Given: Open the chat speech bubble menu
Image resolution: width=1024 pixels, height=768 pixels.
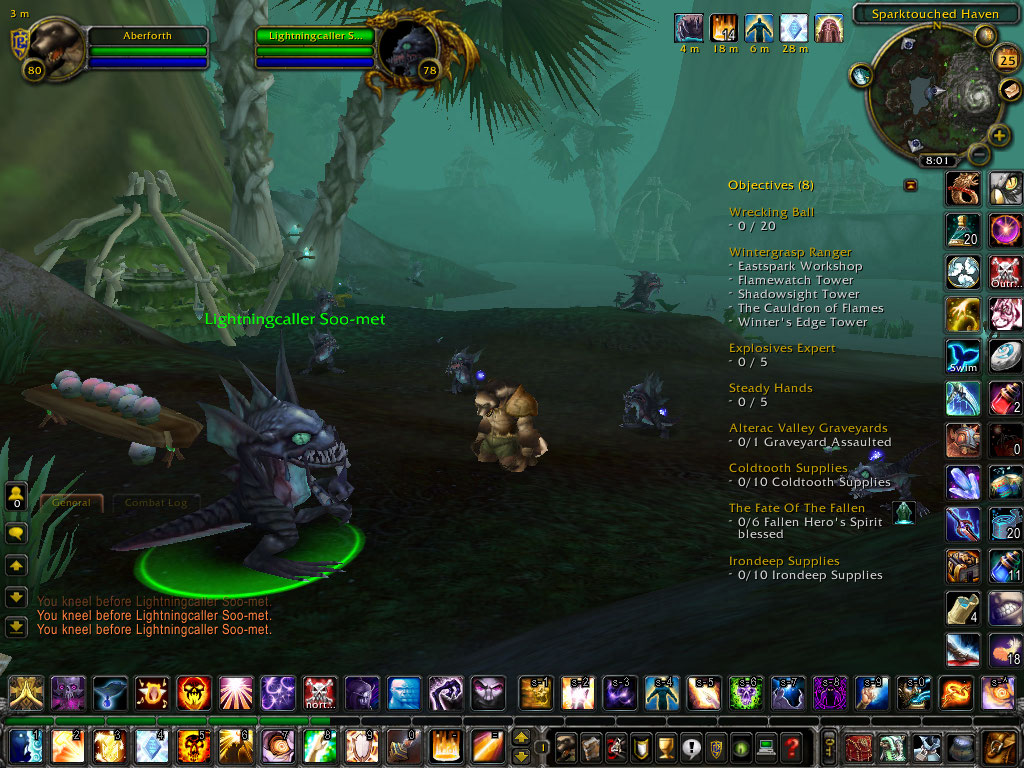Looking at the screenshot, I should (16, 533).
